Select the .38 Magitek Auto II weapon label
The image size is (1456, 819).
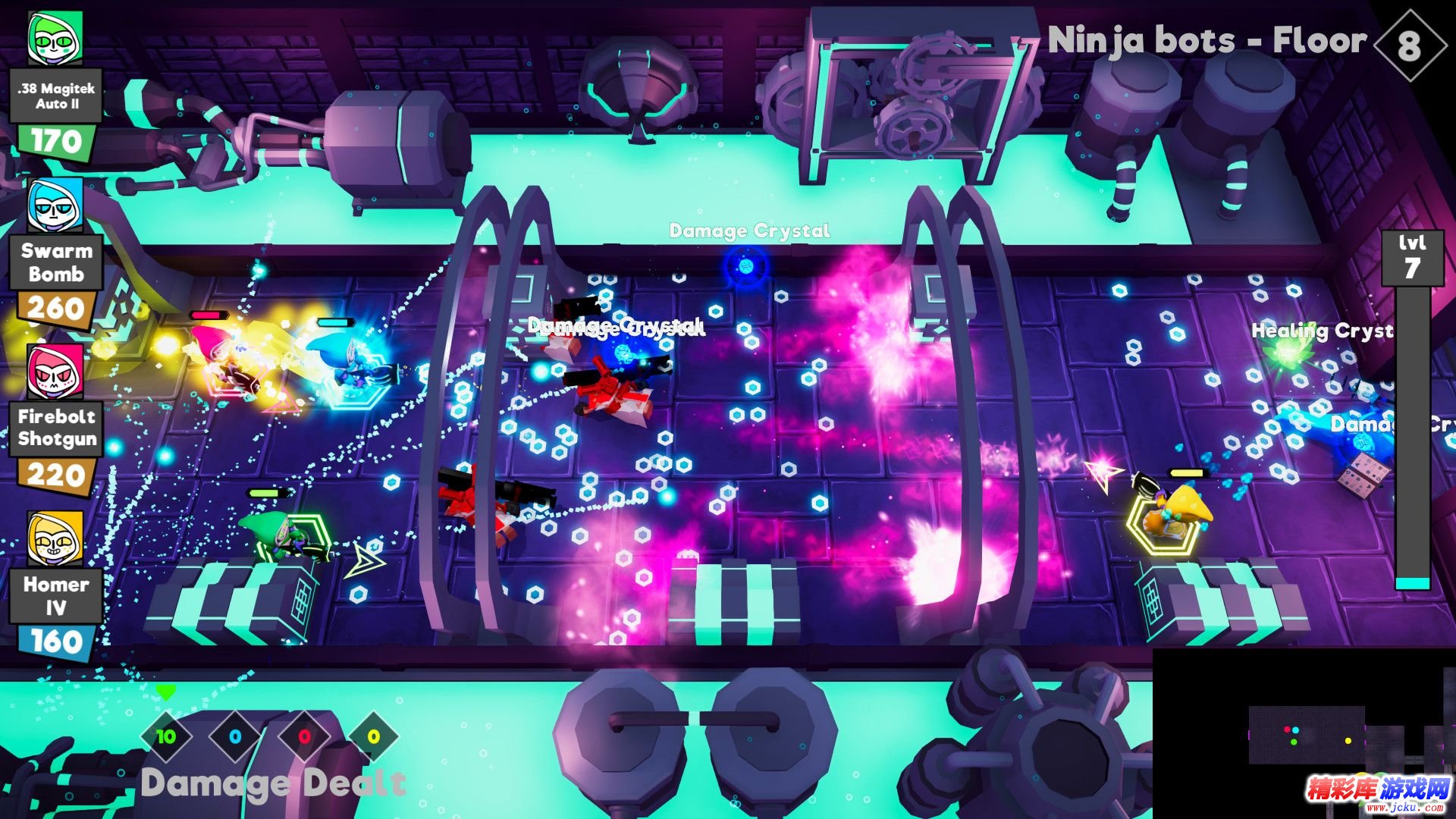pyautogui.click(x=57, y=96)
